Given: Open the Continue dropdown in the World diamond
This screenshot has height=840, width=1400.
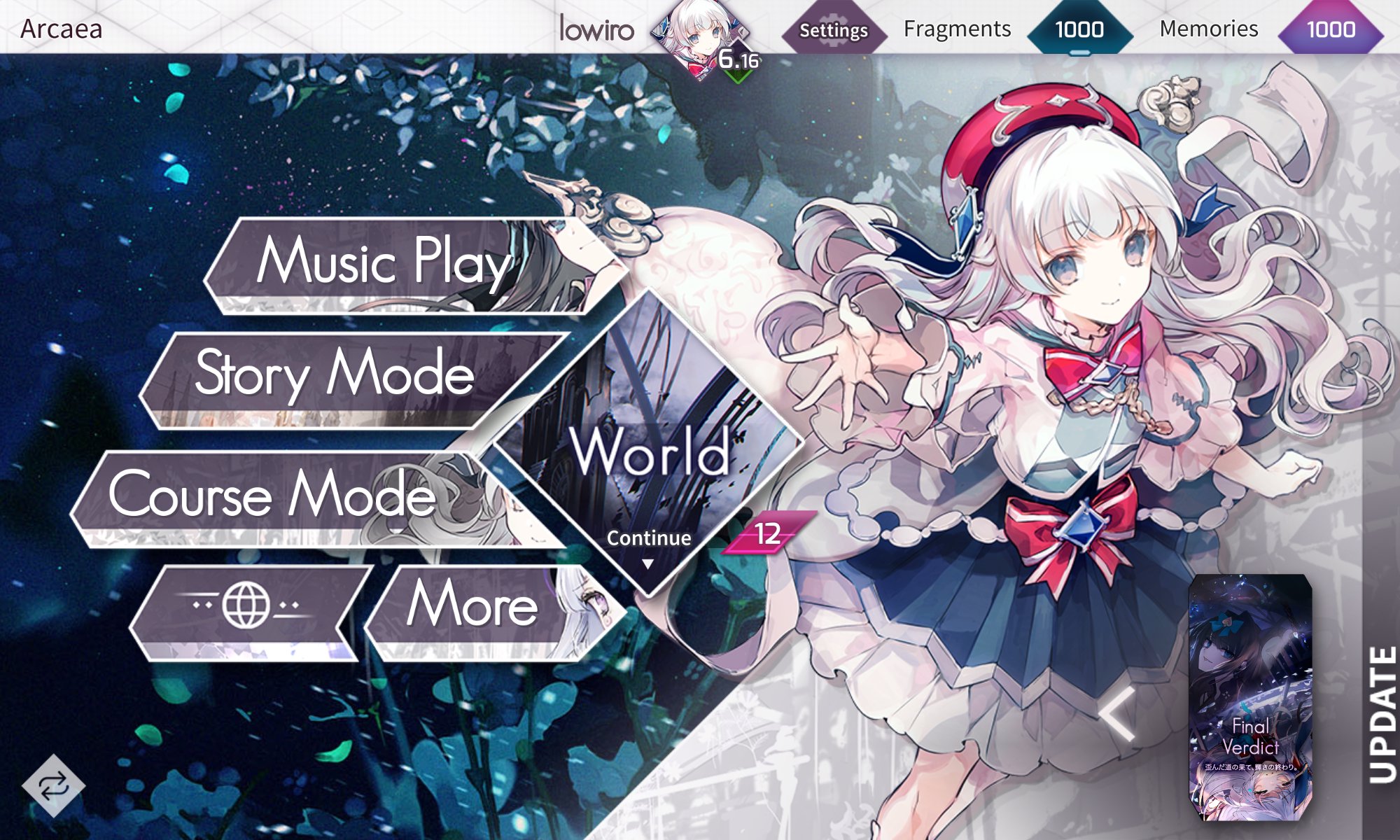Looking at the screenshot, I should tap(647, 539).
